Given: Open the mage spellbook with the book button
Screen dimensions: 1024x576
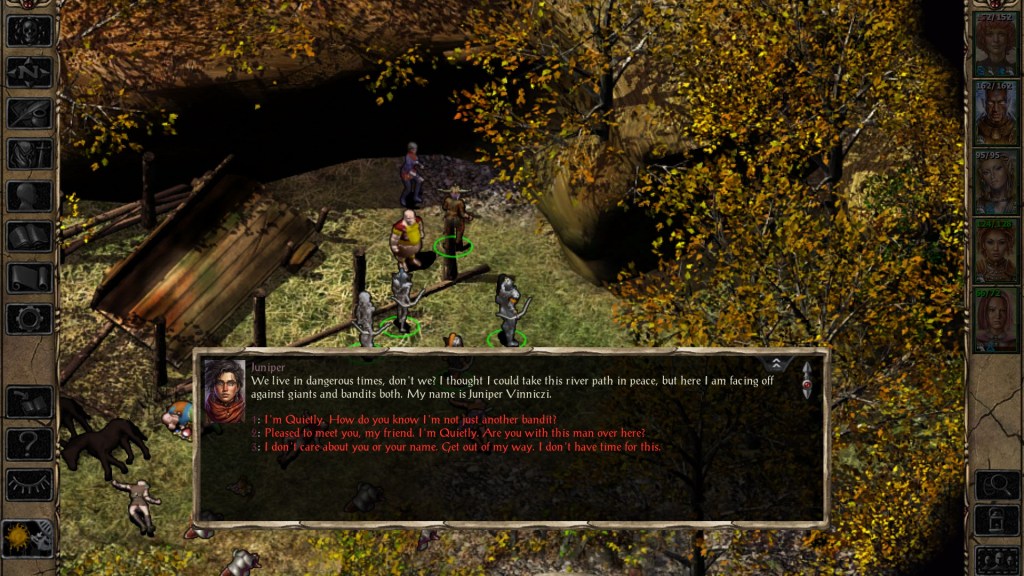Looking at the screenshot, I should click(x=29, y=237).
